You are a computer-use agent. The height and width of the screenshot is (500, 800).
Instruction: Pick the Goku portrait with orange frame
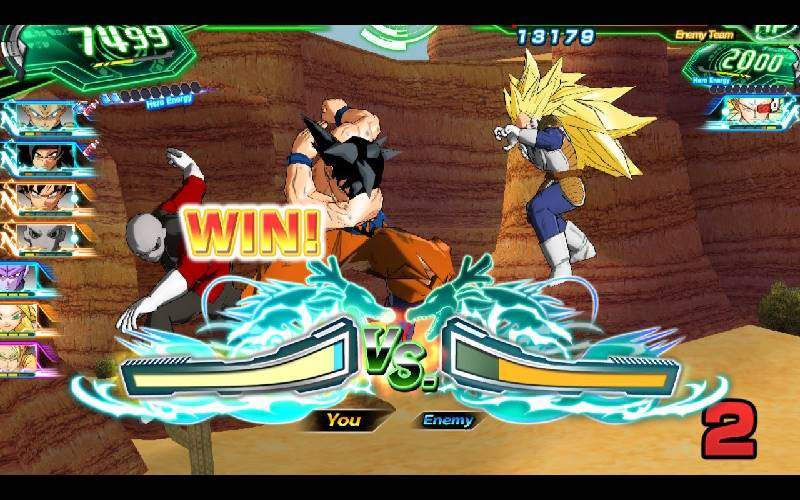click(x=43, y=198)
